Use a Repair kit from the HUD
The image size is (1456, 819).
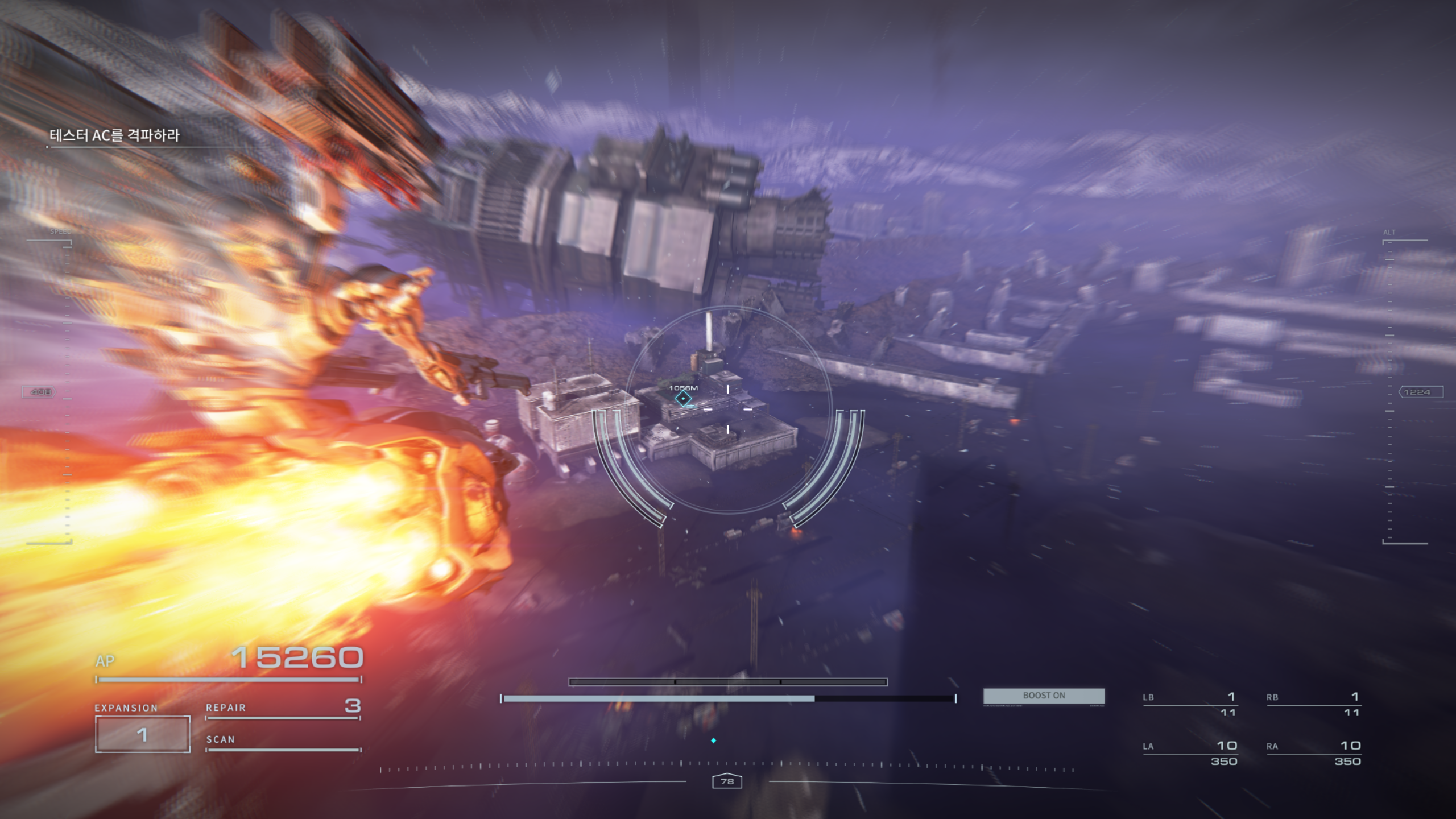point(283,708)
